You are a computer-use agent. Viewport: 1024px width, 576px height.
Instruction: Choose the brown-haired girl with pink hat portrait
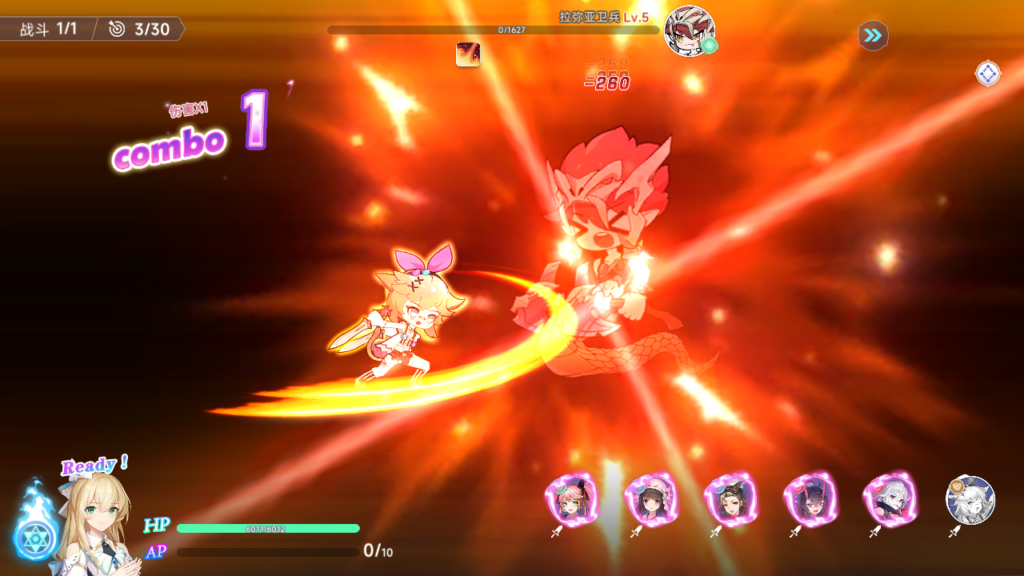(x=651, y=498)
